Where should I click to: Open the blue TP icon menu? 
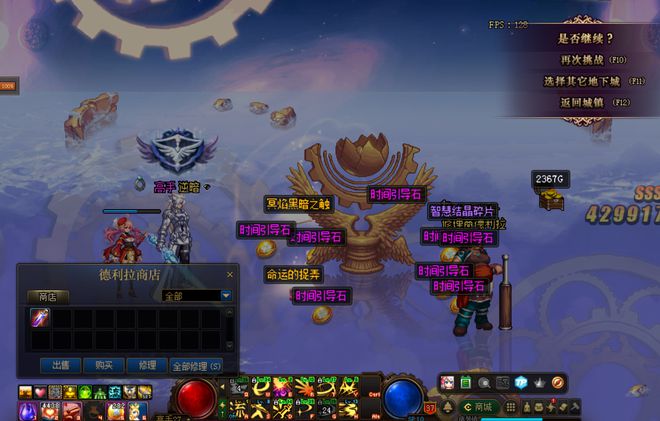coord(521,382)
